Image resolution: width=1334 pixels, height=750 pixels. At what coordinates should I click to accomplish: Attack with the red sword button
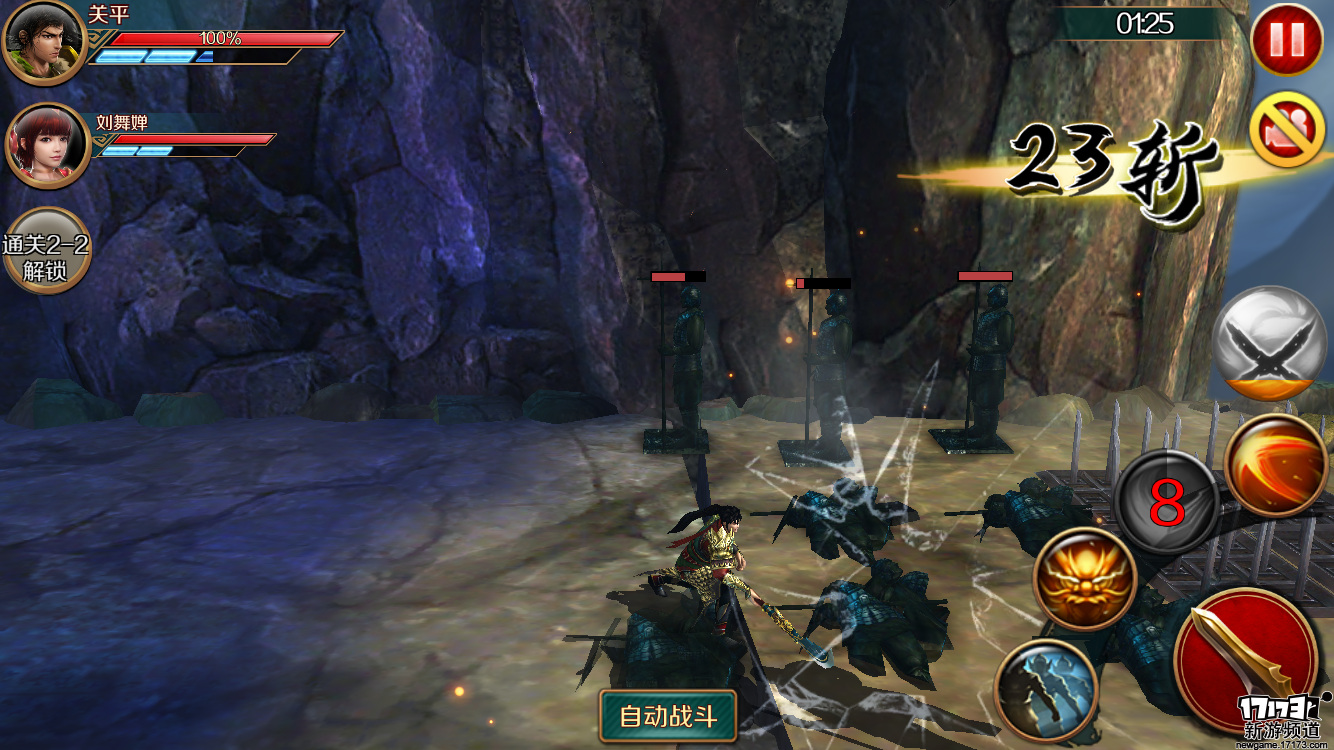coord(1246,660)
